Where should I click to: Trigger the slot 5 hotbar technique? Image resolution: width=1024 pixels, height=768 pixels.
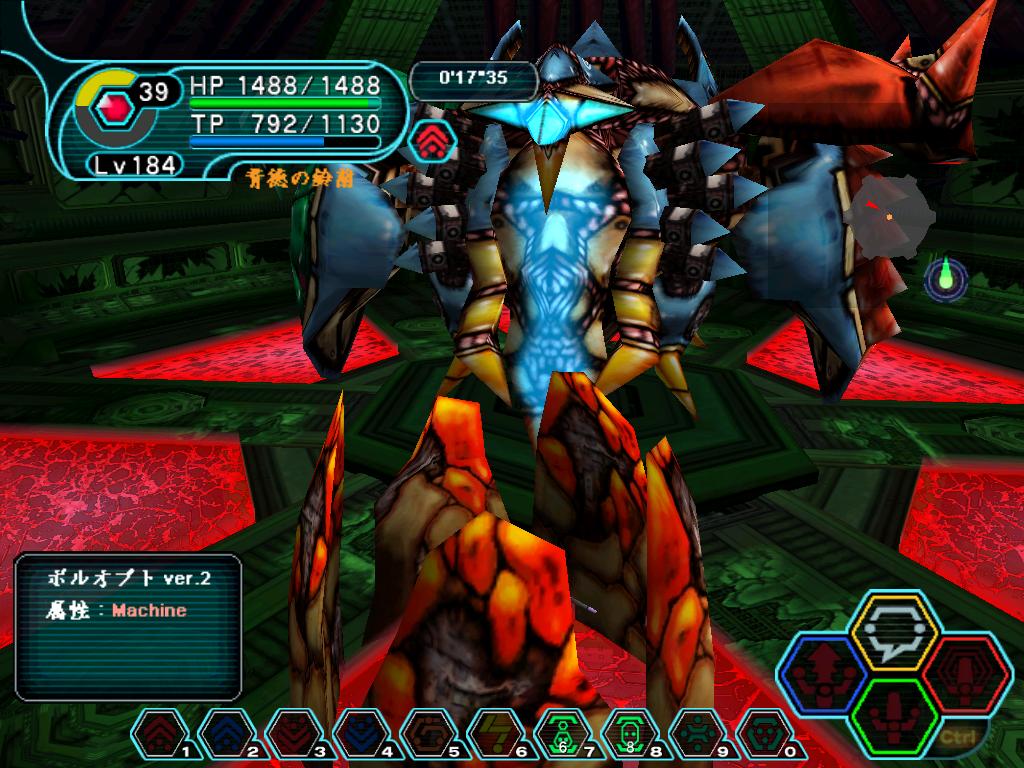click(425, 735)
